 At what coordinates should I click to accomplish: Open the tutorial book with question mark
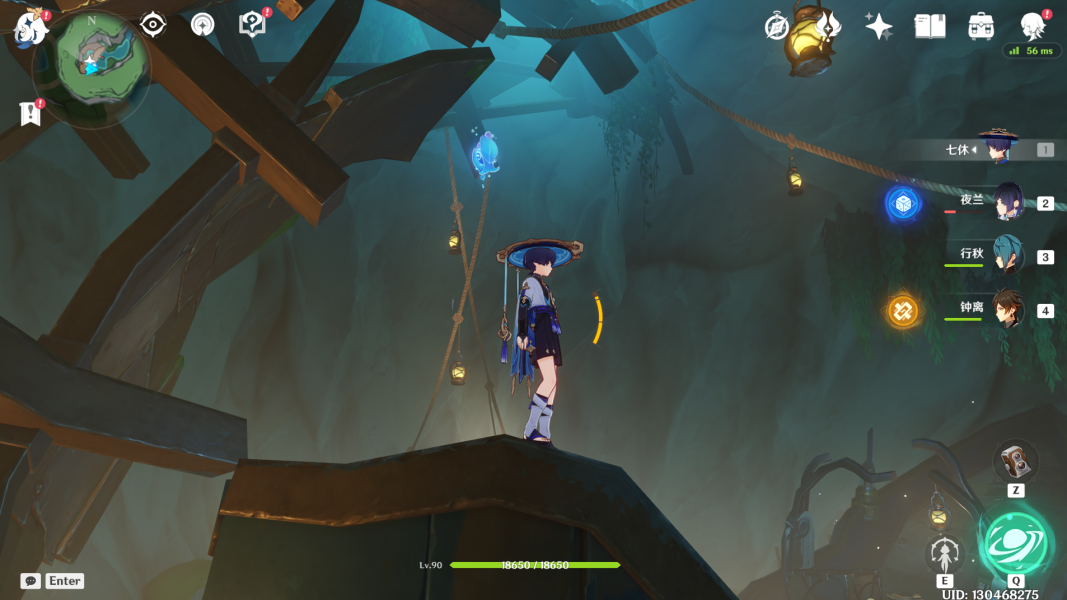pyautogui.click(x=253, y=24)
